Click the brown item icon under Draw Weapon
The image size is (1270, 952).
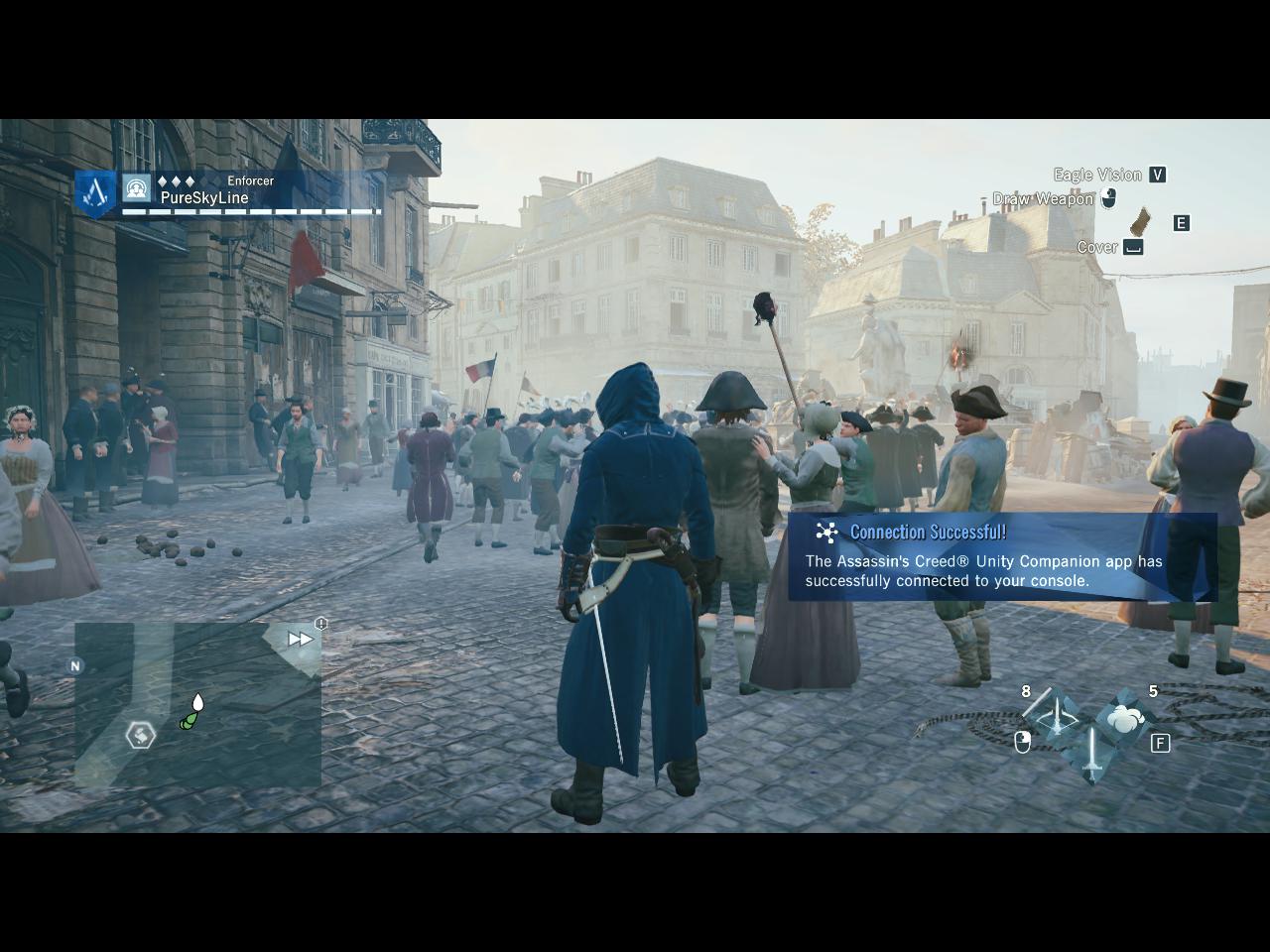click(x=1142, y=220)
